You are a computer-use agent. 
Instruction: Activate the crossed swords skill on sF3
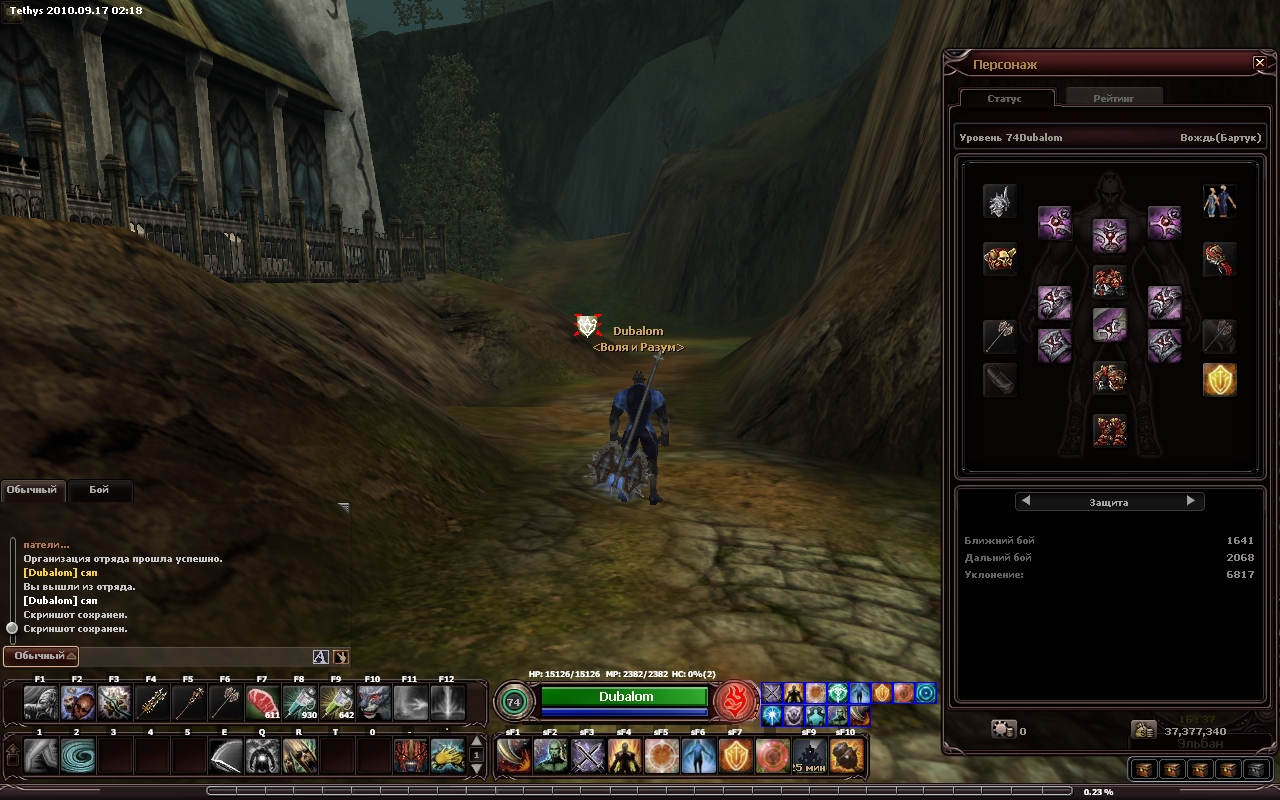pos(588,756)
